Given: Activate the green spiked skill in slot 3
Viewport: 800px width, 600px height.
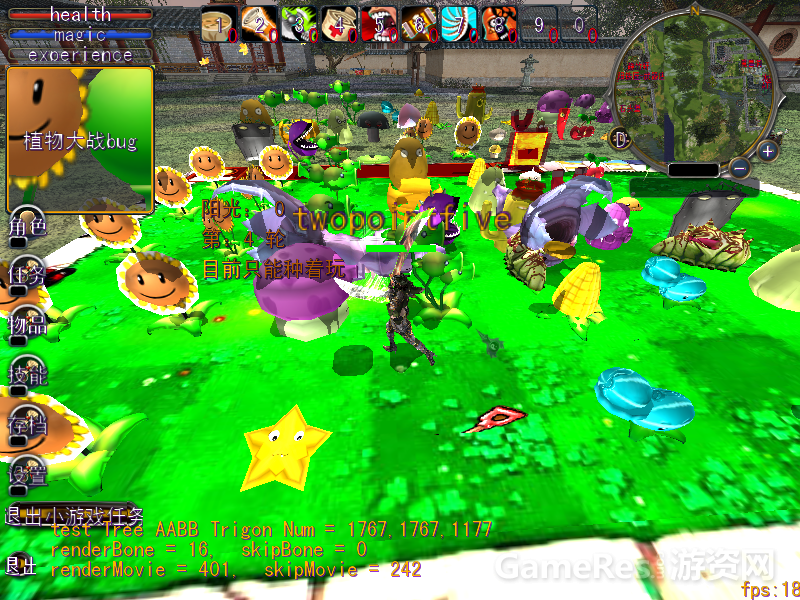Looking at the screenshot, I should tap(298, 24).
